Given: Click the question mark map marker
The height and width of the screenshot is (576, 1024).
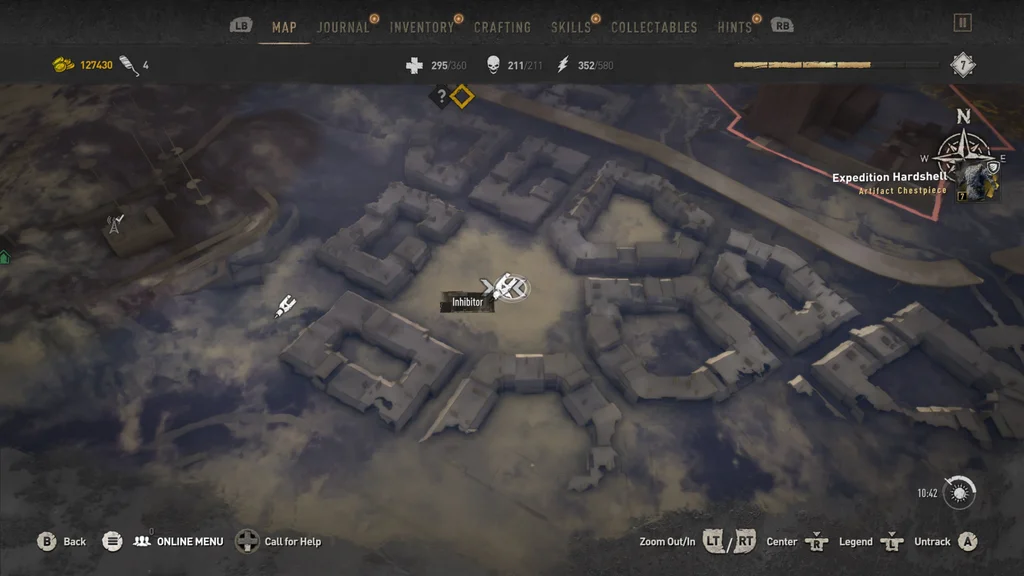Looking at the screenshot, I should click(440, 97).
